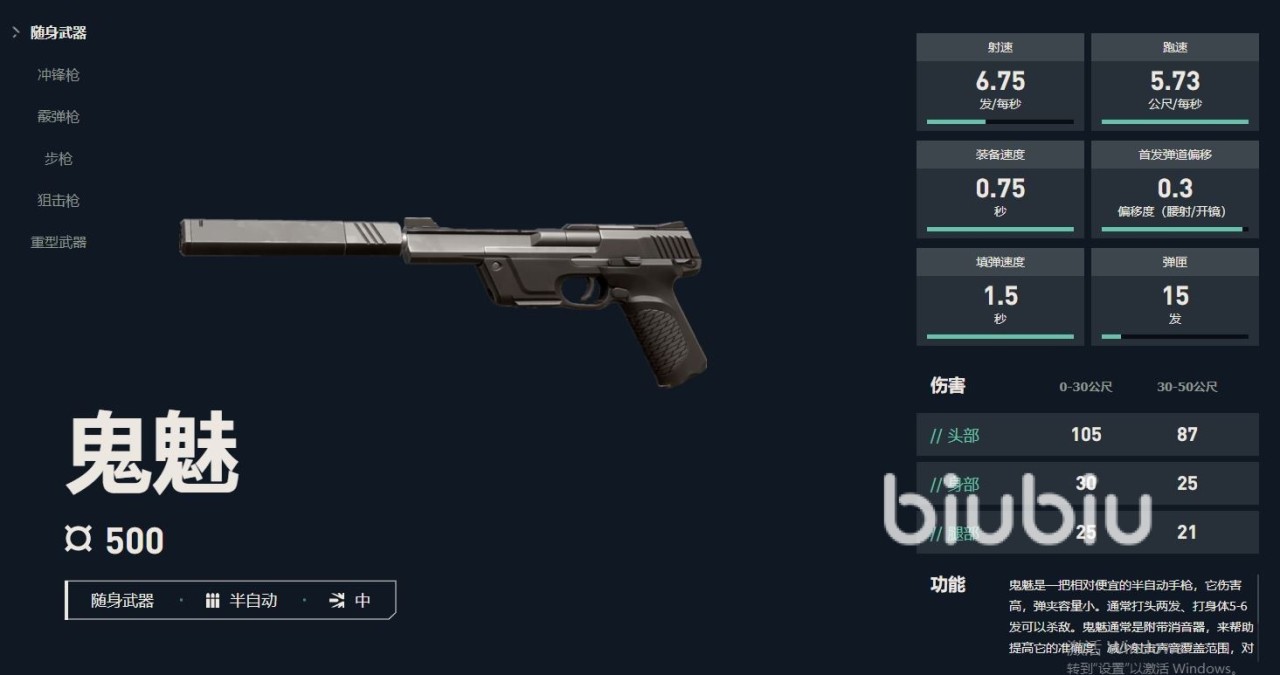Open the 重型武器 heavy weapons category

pyautogui.click(x=58, y=243)
